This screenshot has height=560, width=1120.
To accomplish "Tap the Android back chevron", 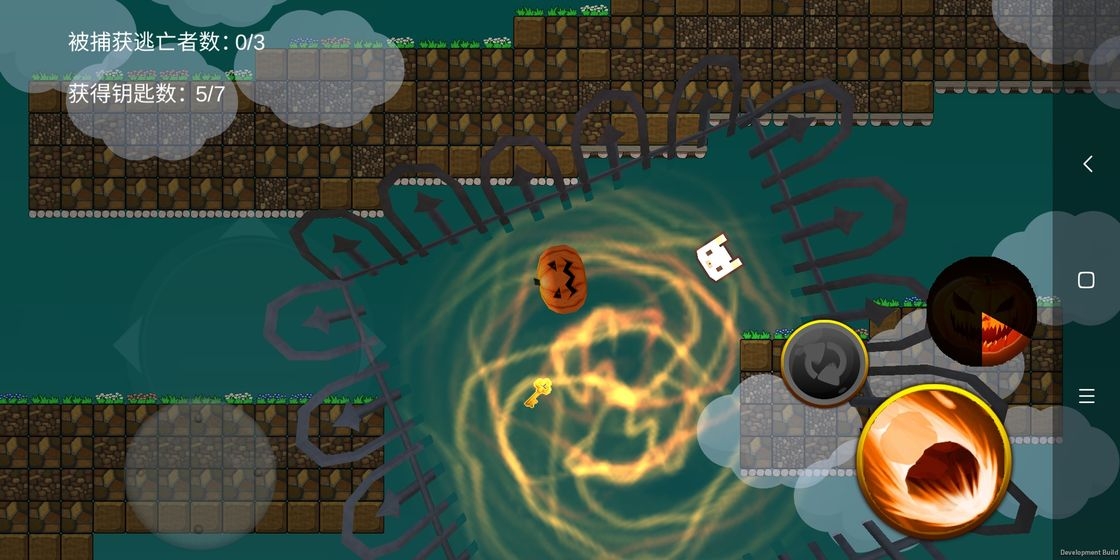I will (1087, 164).
